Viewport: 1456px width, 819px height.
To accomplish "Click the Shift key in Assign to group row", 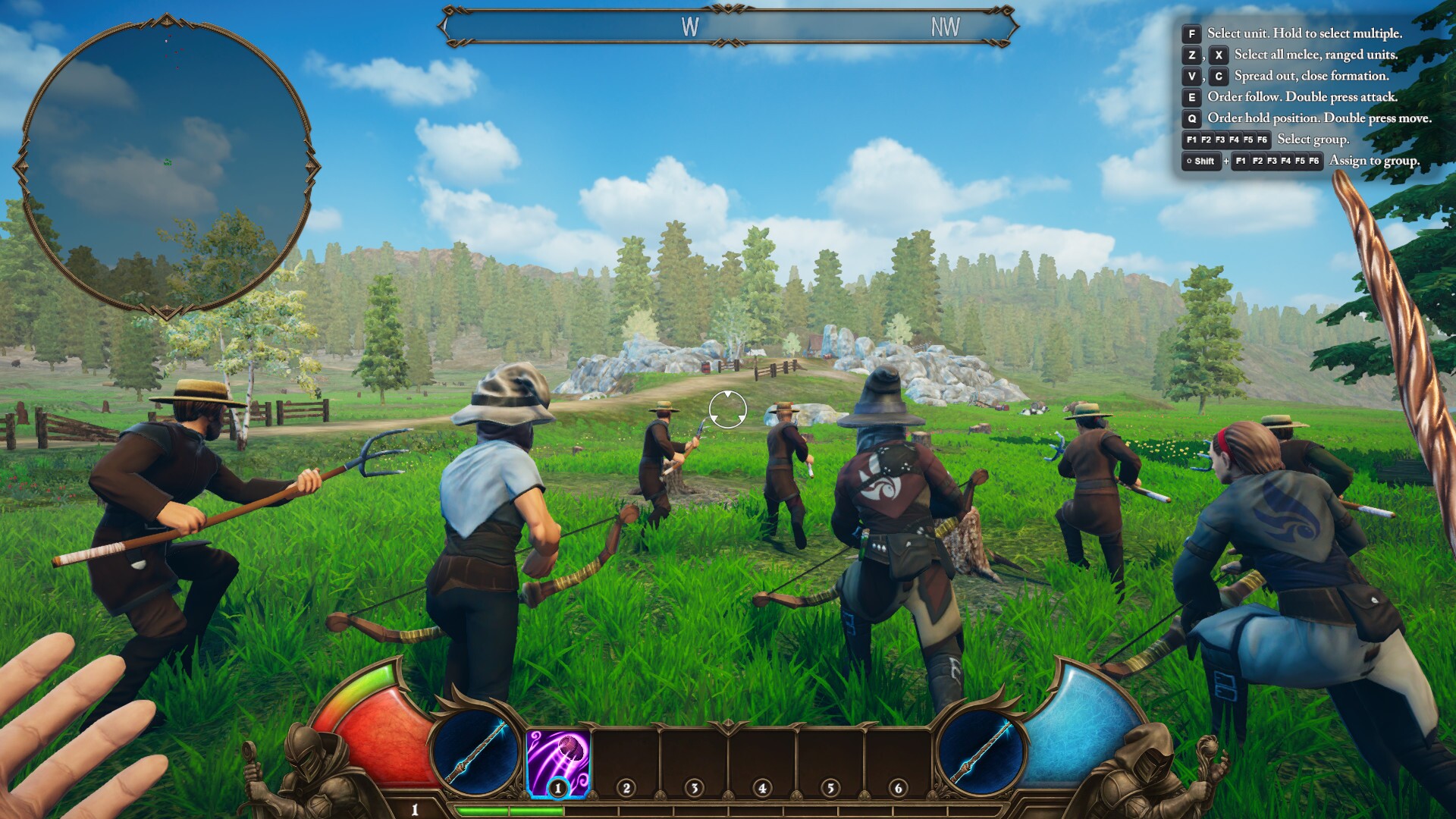I will (x=1200, y=161).
